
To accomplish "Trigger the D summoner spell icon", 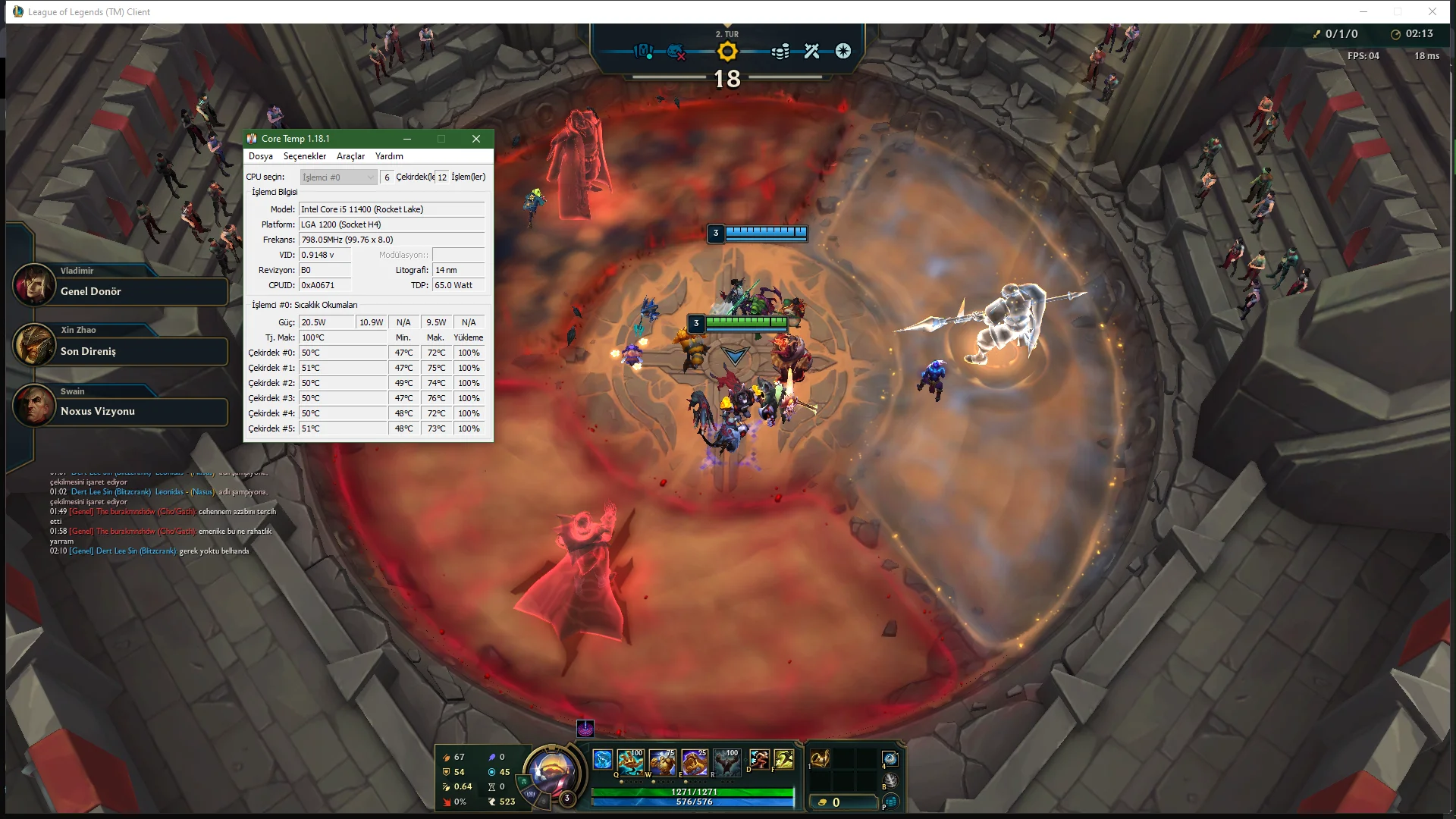I will pyautogui.click(x=758, y=759).
